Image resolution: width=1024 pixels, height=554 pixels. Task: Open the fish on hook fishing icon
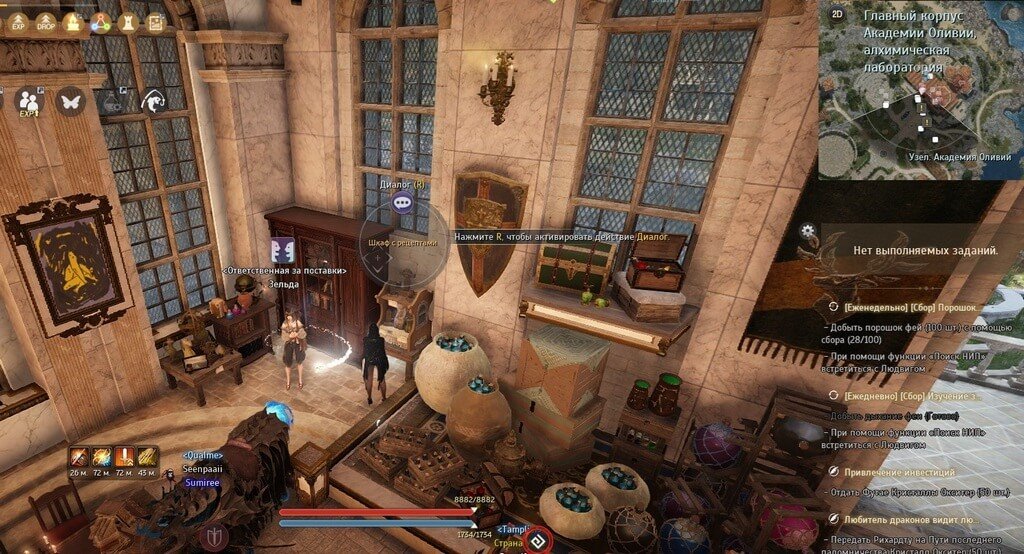[x=152, y=101]
